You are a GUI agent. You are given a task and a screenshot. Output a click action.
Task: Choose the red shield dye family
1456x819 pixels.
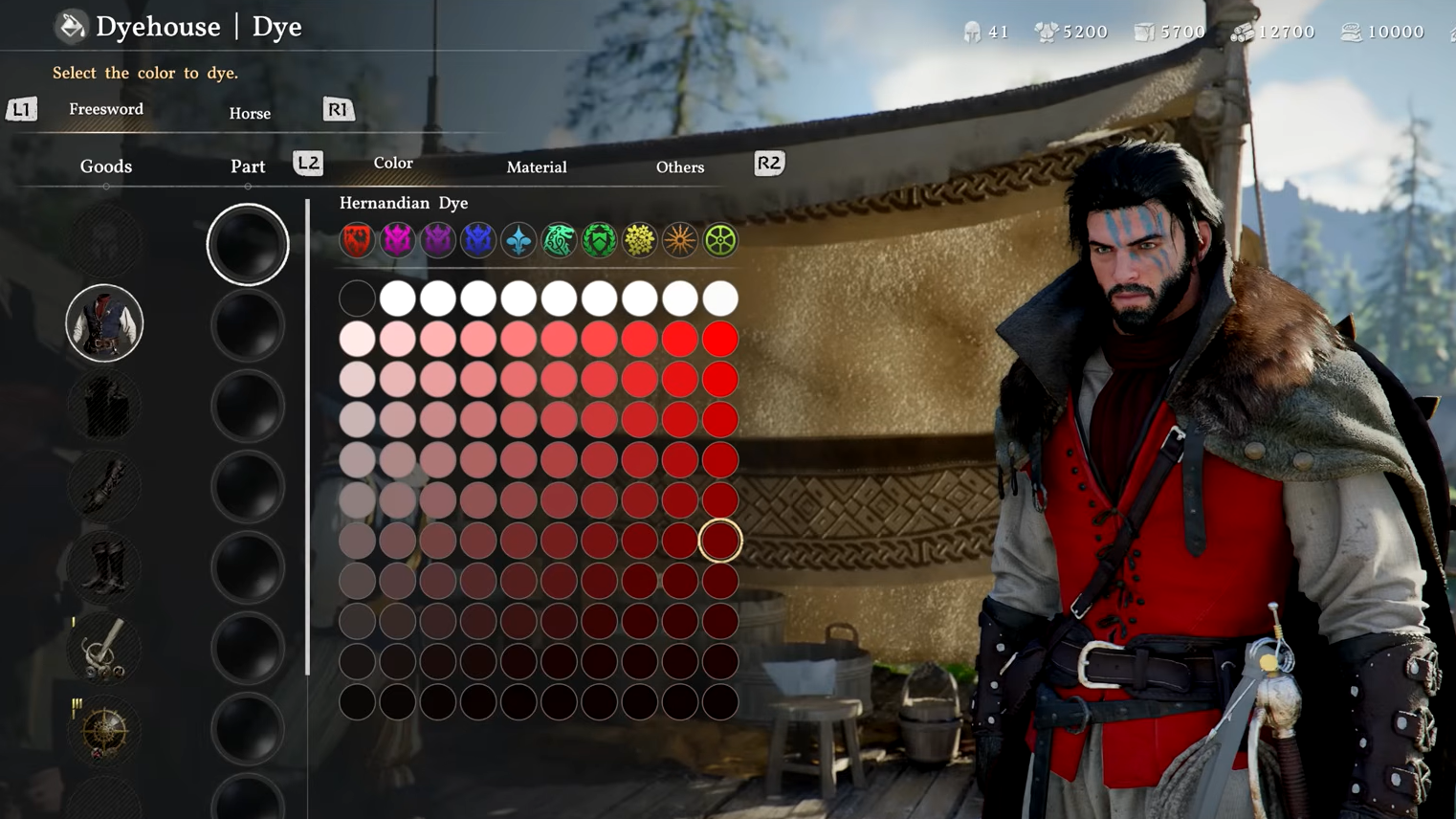click(357, 240)
